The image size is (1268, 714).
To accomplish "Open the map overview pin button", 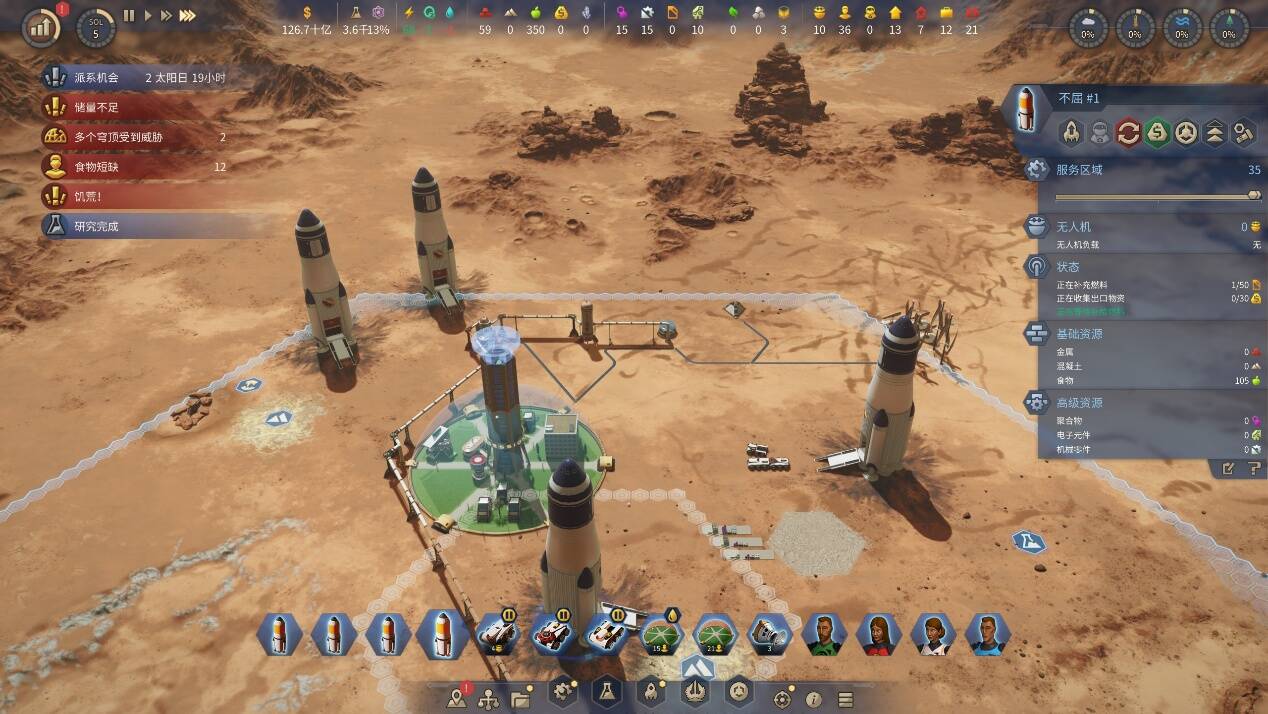I will tap(459, 696).
